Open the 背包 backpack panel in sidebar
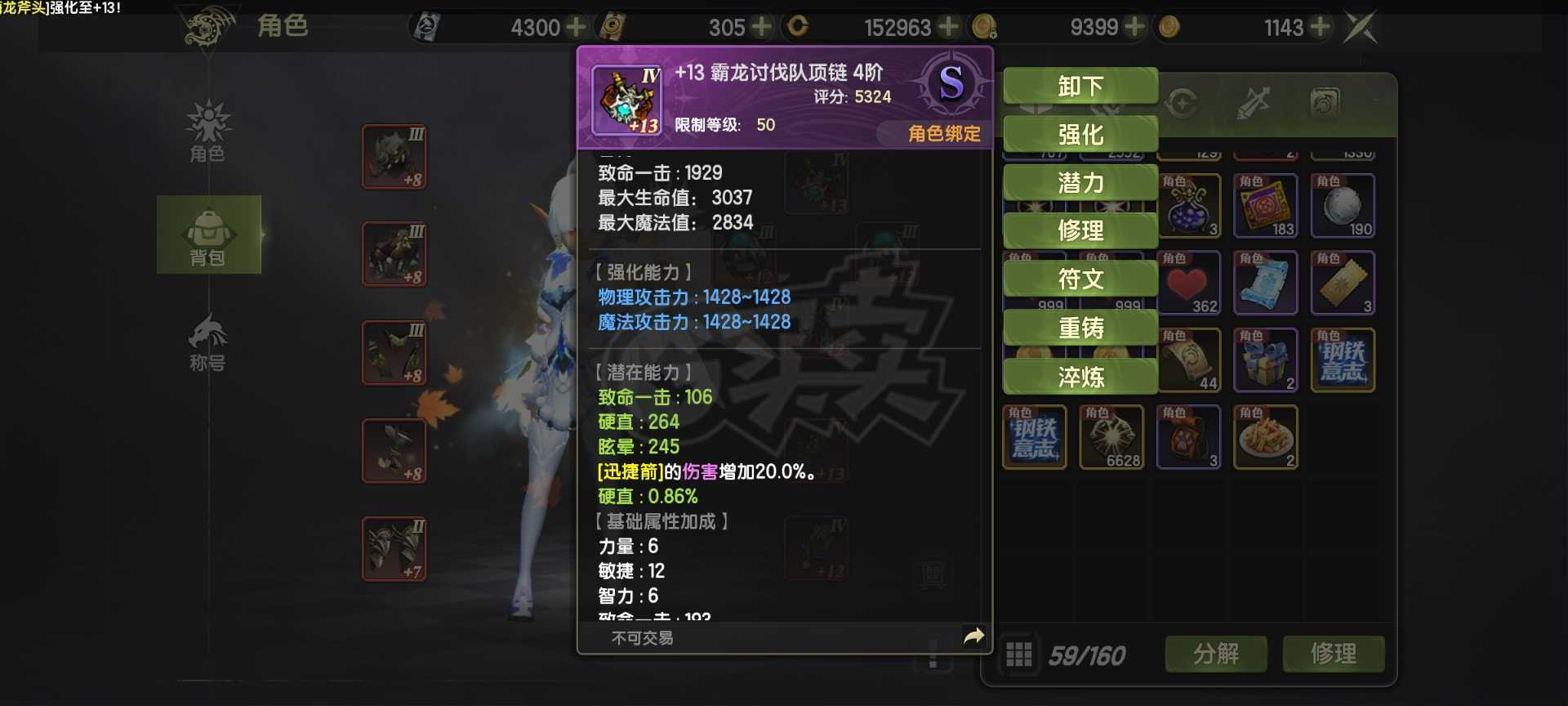 tap(209, 235)
